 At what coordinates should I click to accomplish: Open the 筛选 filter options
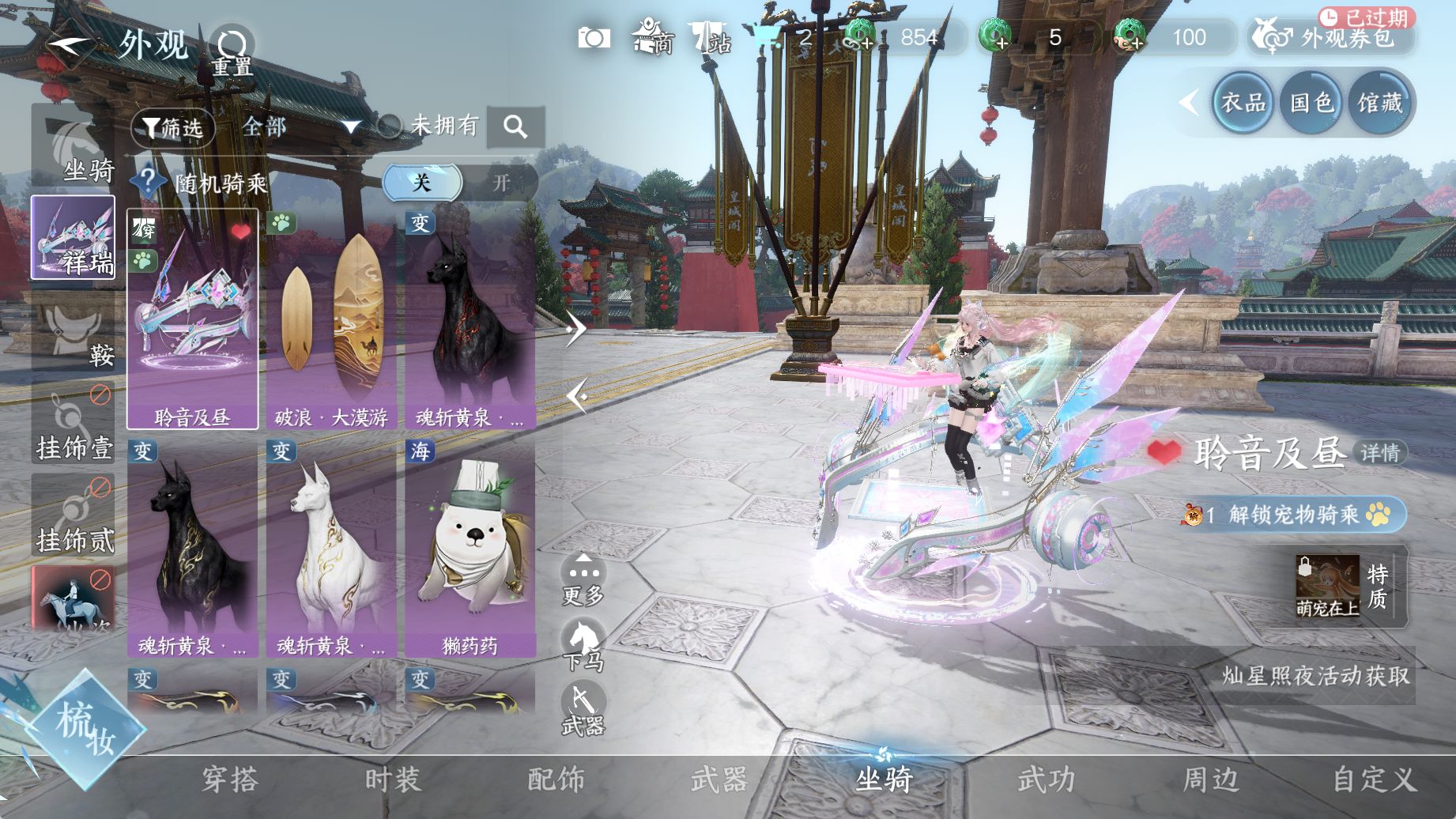point(173,127)
